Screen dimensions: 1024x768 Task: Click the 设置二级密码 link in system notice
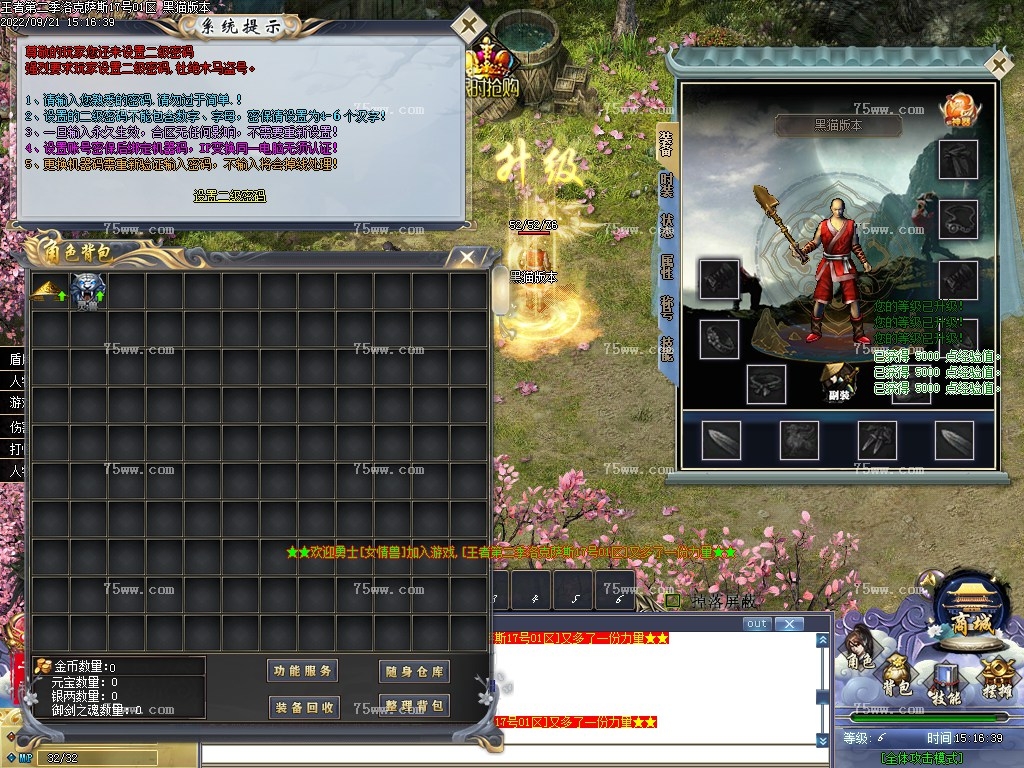pyautogui.click(x=230, y=196)
